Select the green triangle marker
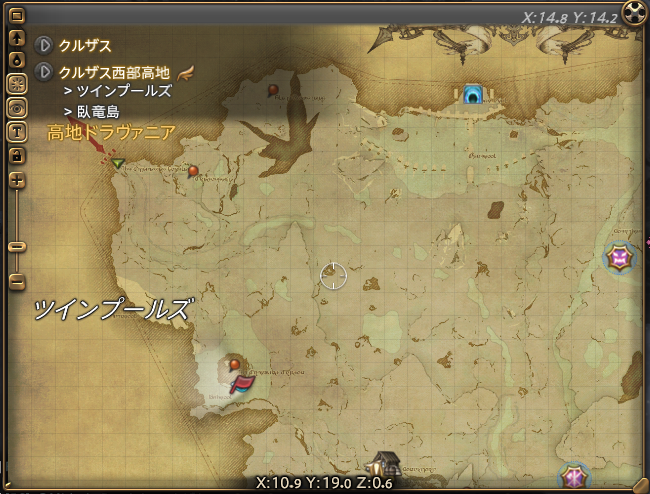This screenshot has width=650, height=494. pos(118,163)
